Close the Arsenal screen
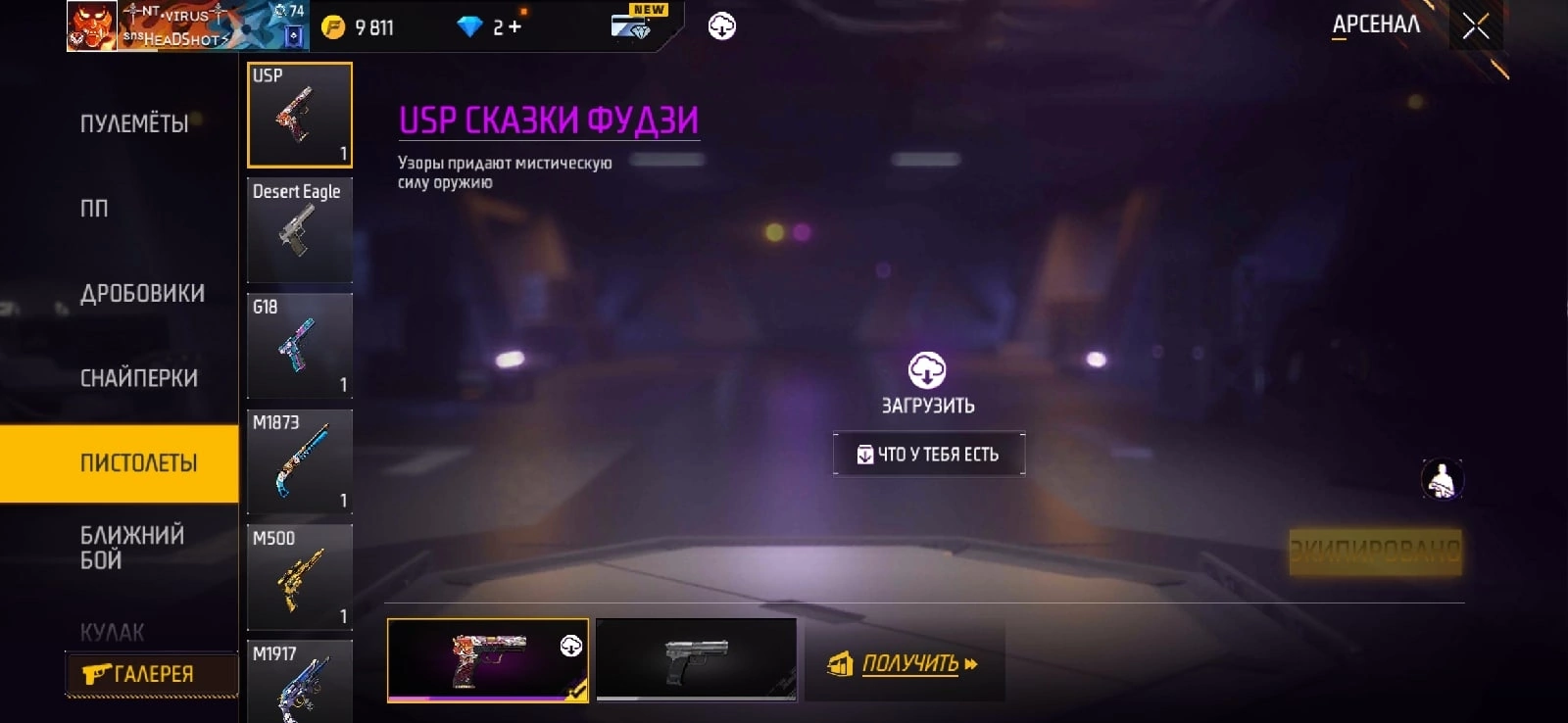 [1475, 26]
